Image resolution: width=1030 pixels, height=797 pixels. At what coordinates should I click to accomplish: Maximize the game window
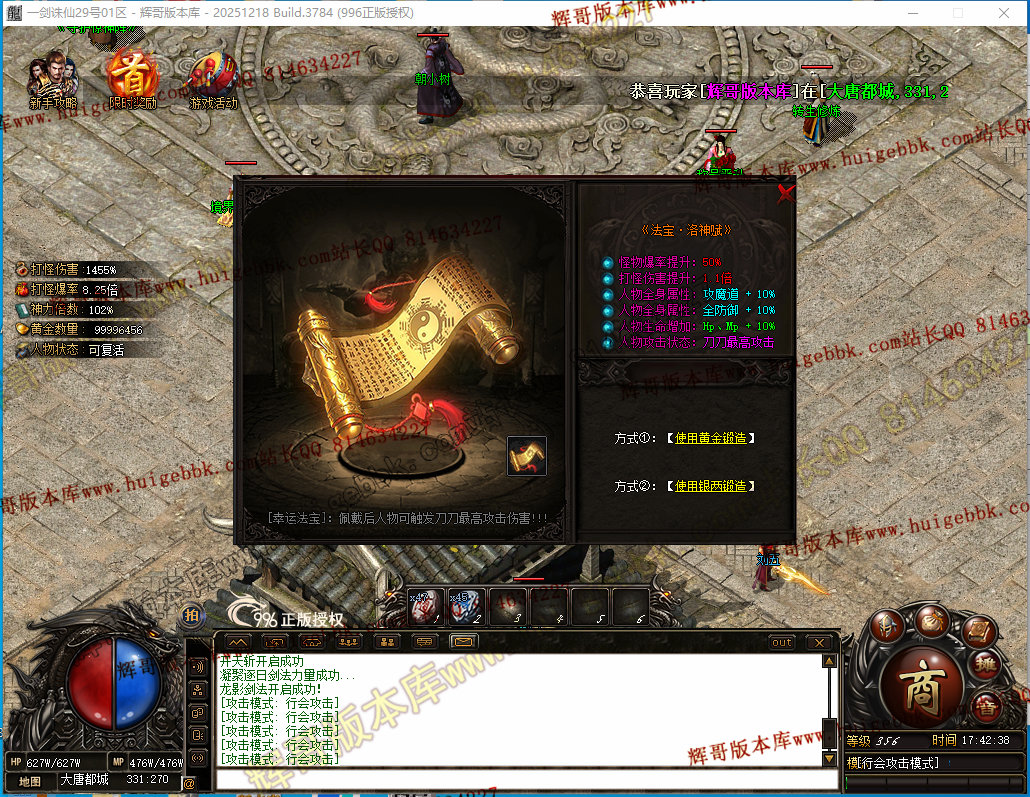[x=958, y=13]
